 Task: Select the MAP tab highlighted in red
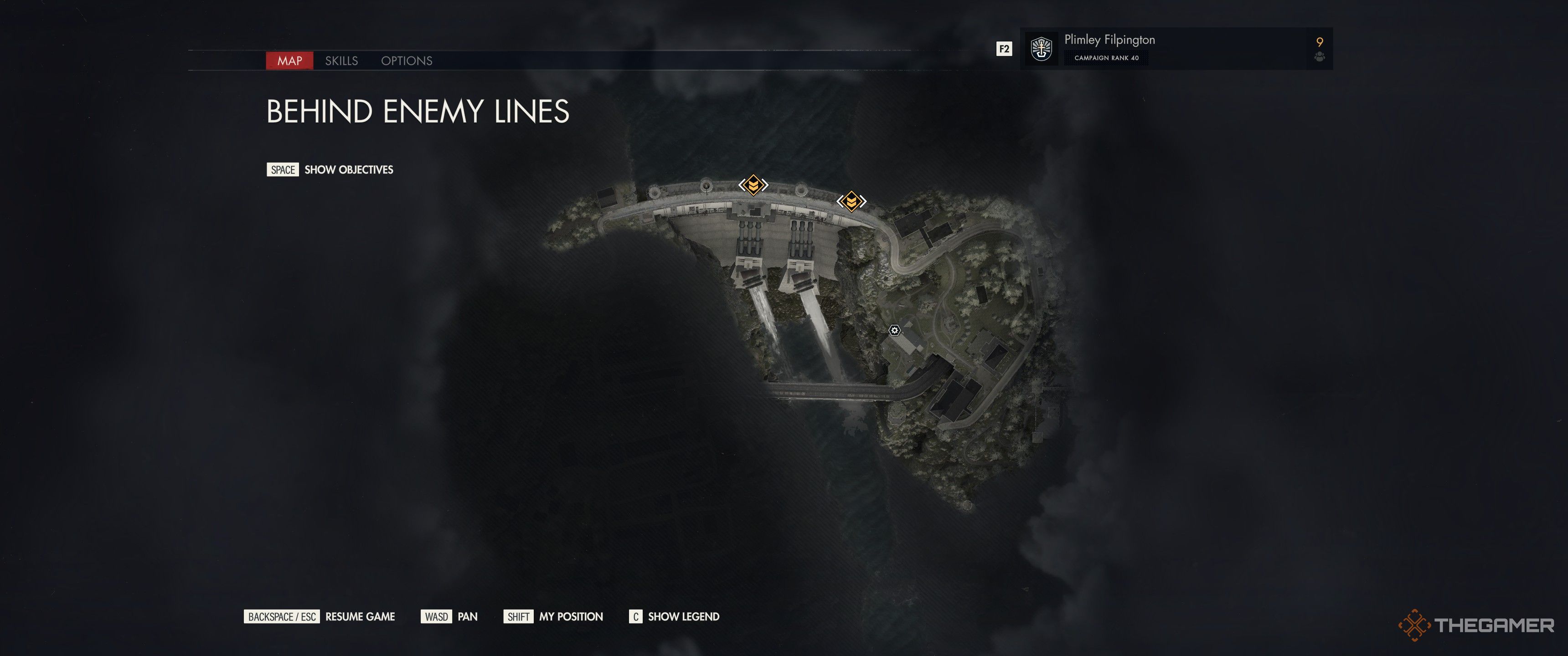coord(290,61)
